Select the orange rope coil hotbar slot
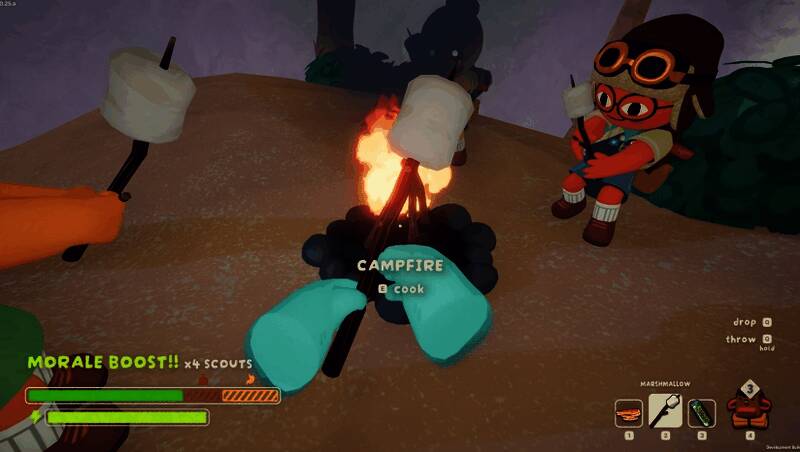Viewport: 800px width, 452px height. pyautogui.click(x=629, y=411)
